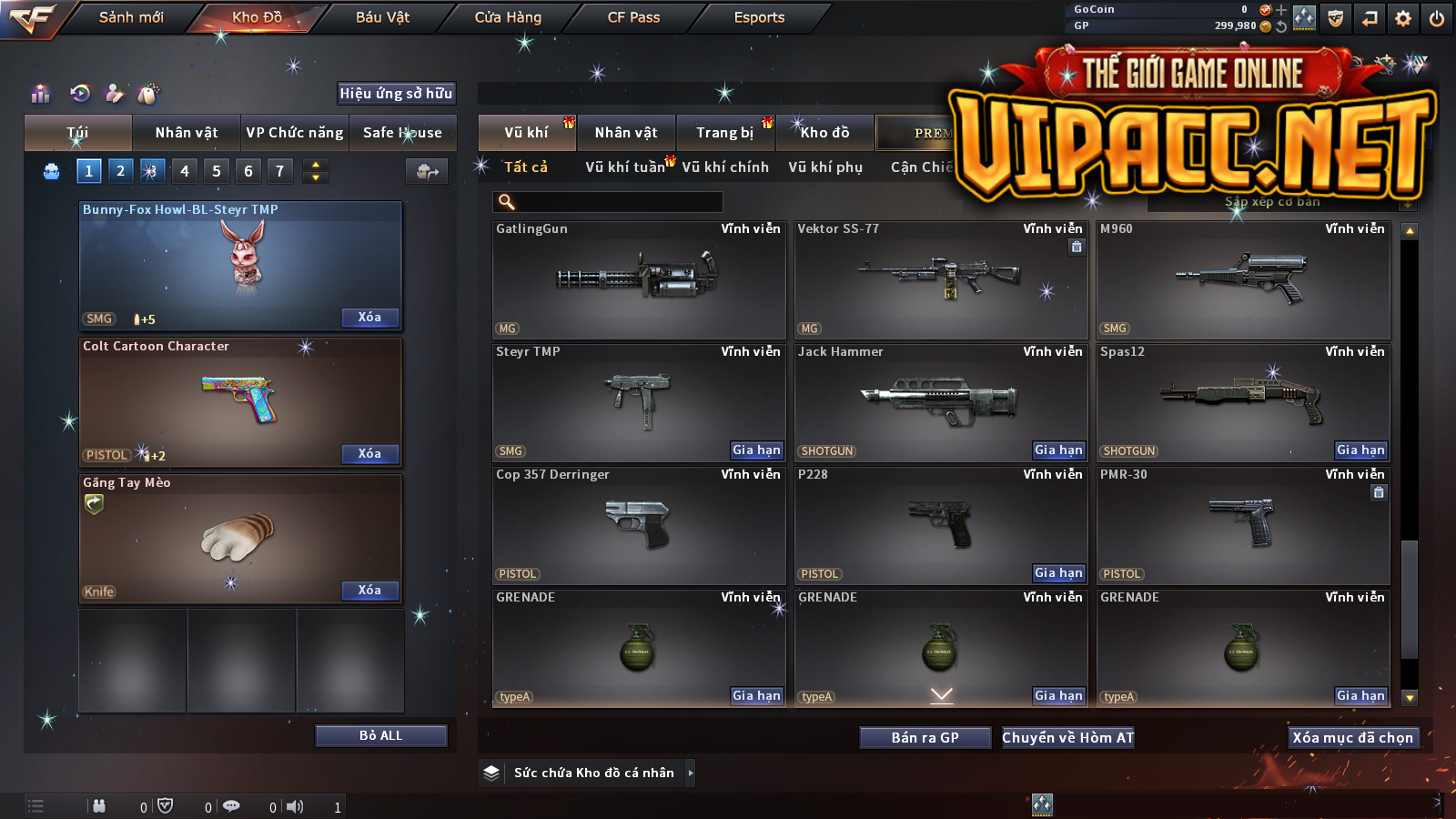Open the Safe House tab
The width and height of the screenshot is (1456, 819).
click(402, 133)
